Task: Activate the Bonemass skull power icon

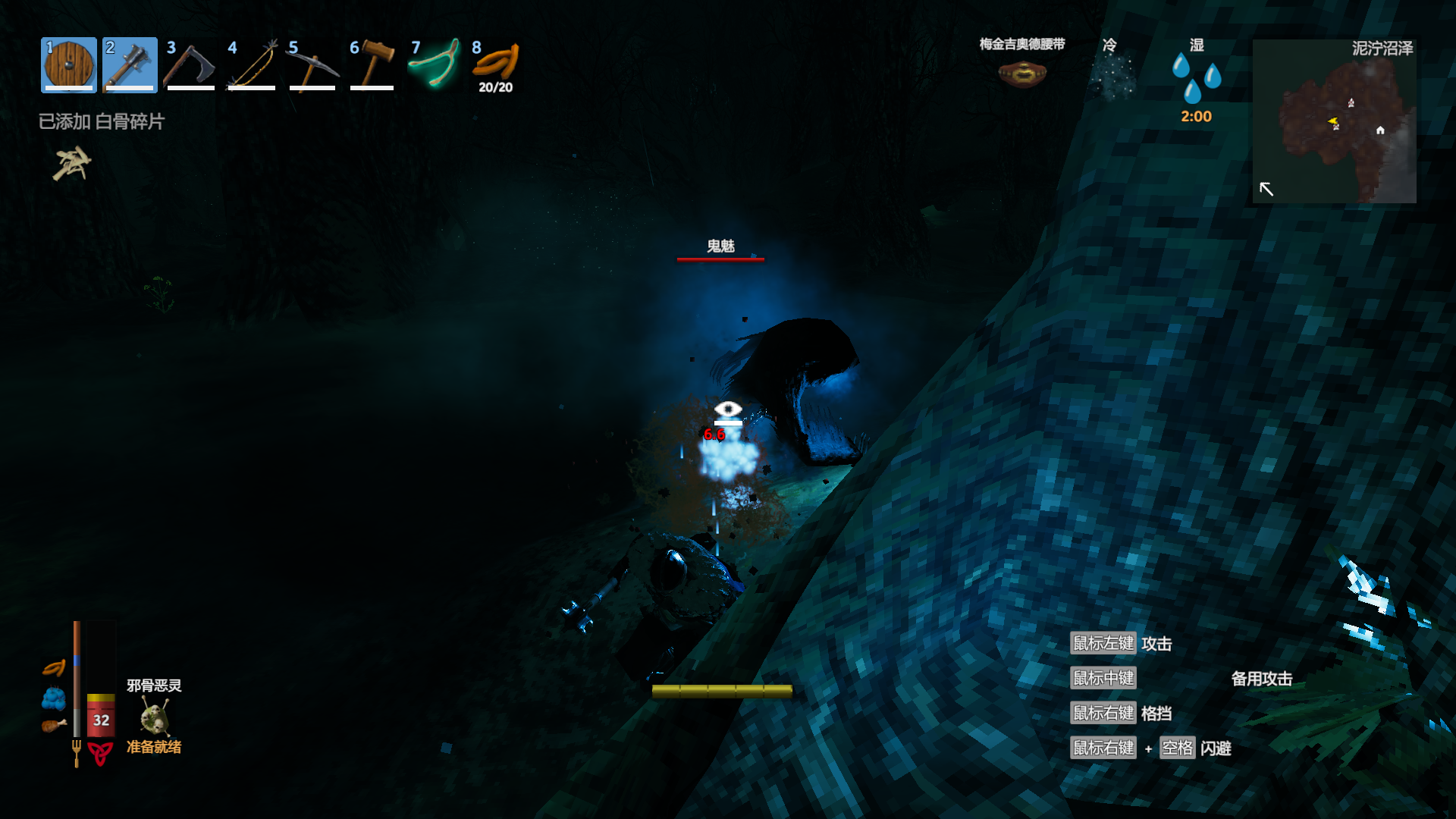Action: tap(155, 716)
